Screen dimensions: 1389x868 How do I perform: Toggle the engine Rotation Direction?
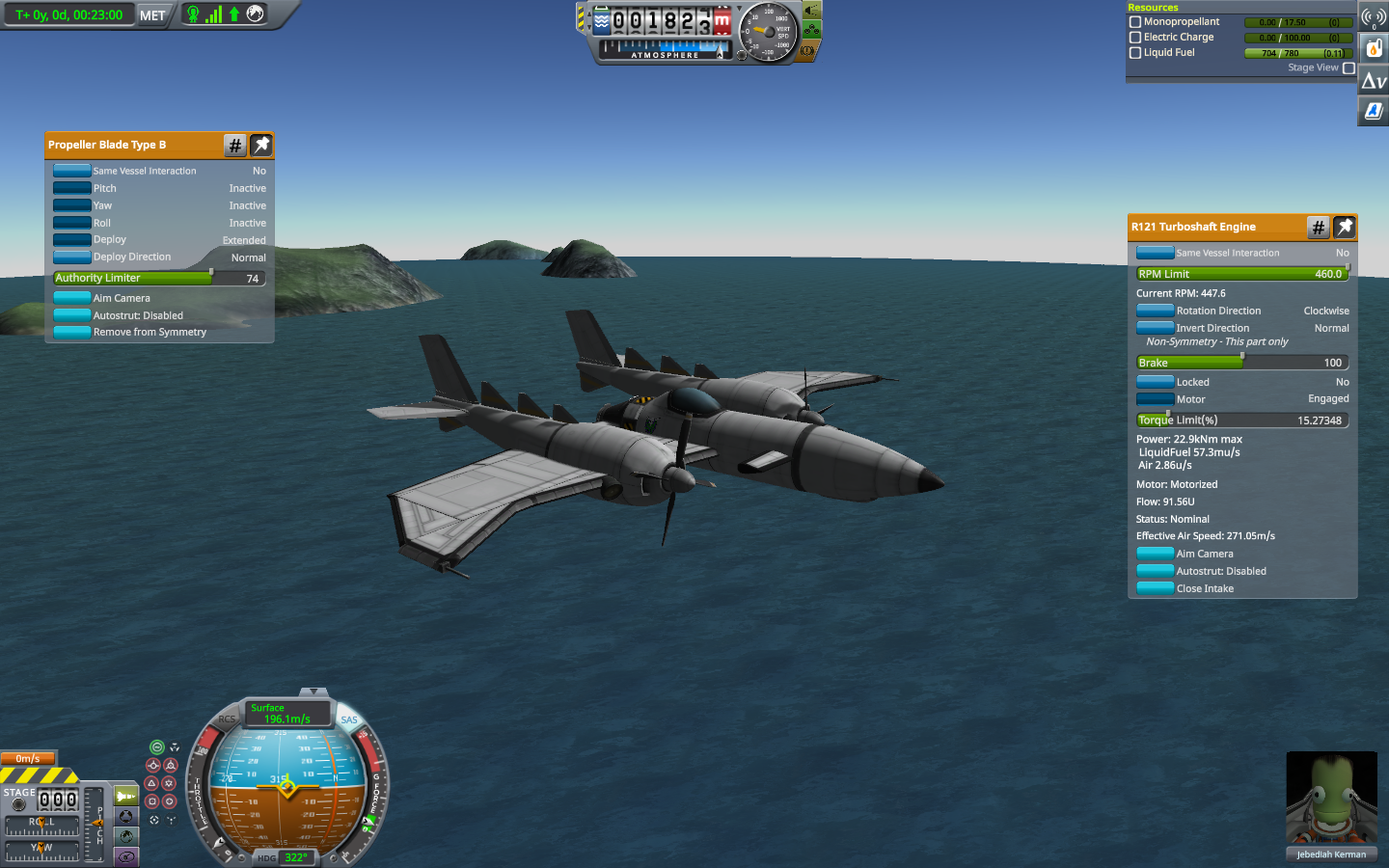pos(1155,311)
